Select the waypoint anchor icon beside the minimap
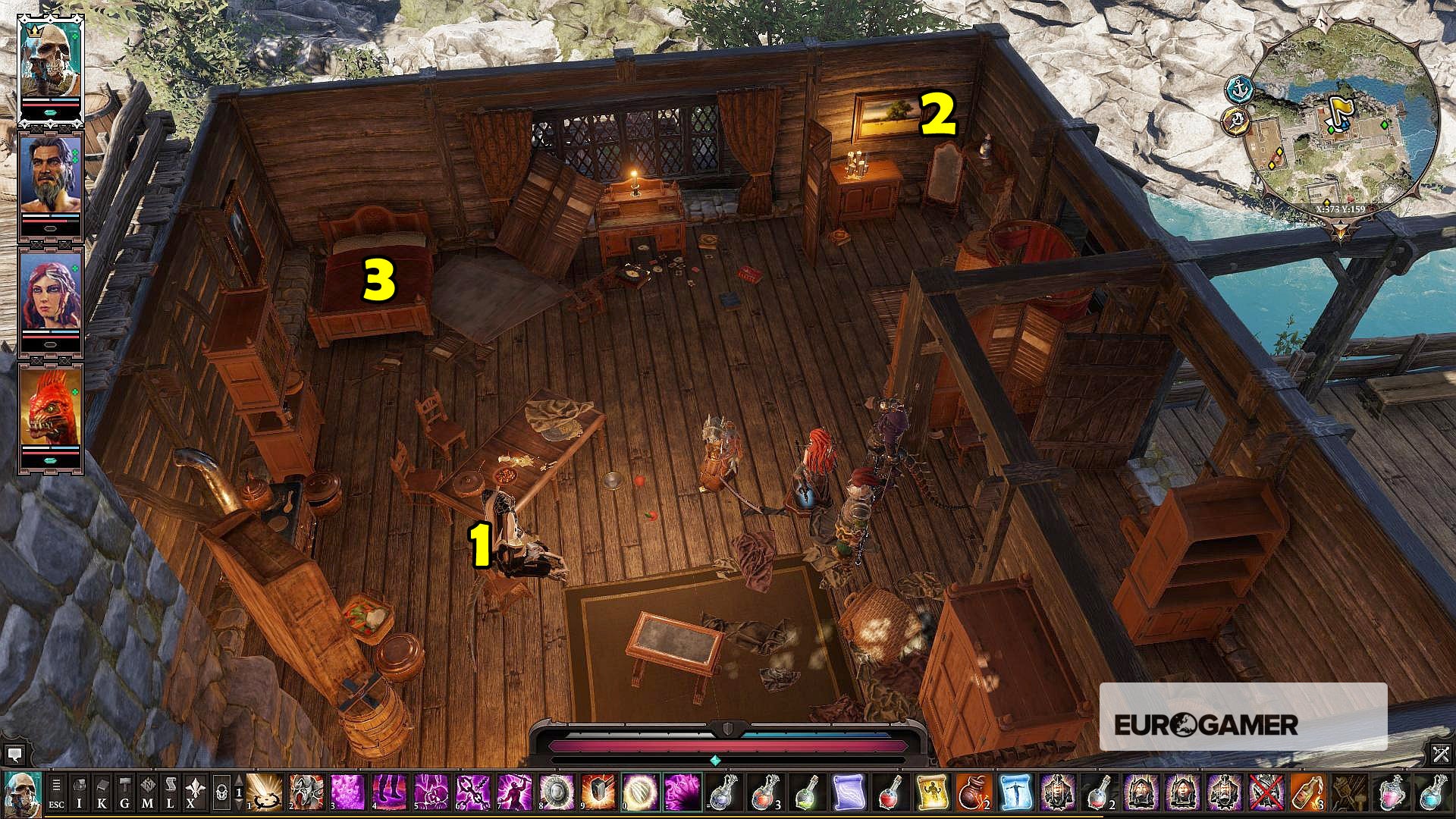The width and height of the screenshot is (1456, 819). coord(1238,88)
